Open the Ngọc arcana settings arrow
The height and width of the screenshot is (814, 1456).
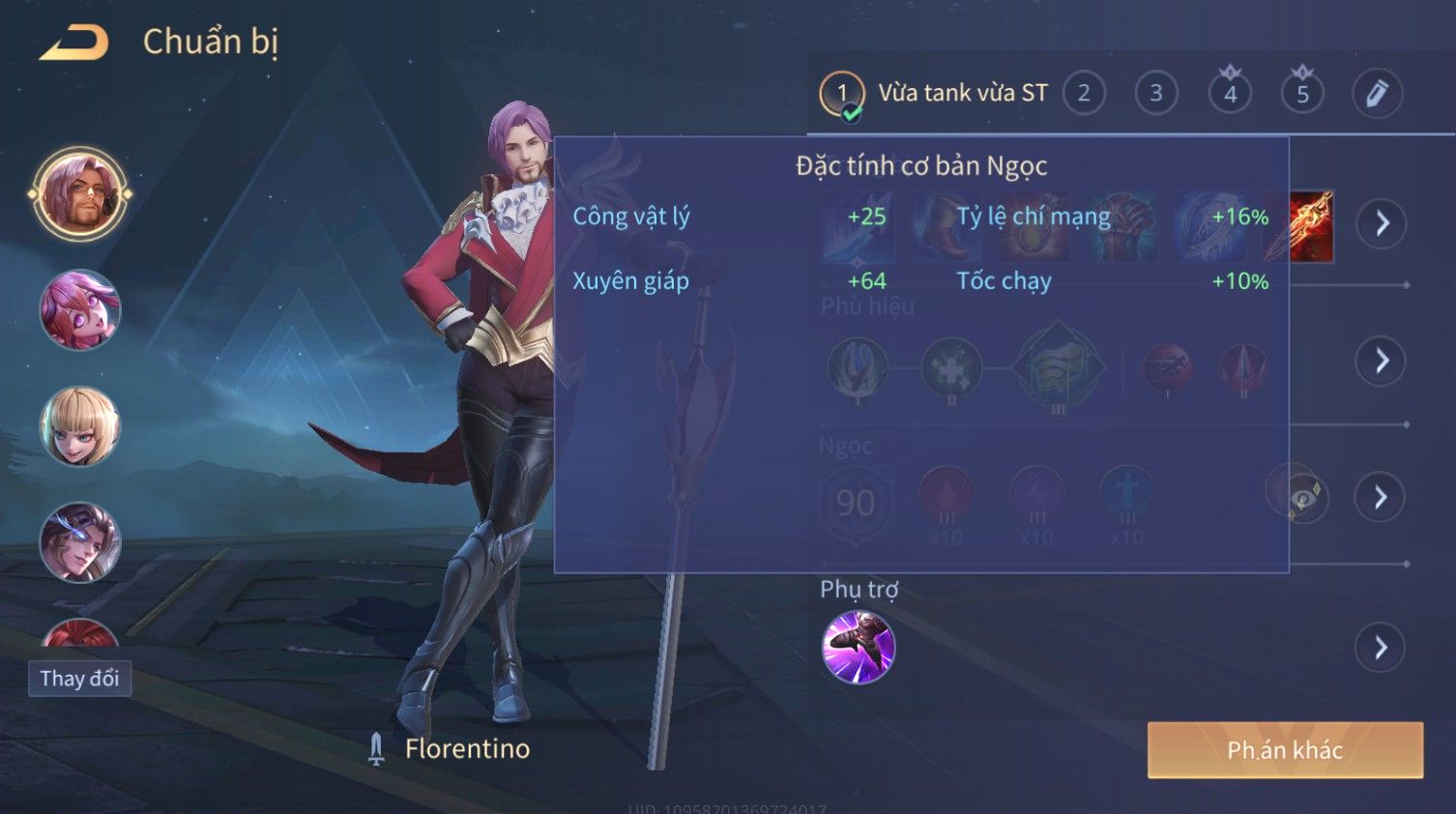pyautogui.click(x=1381, y=497)
